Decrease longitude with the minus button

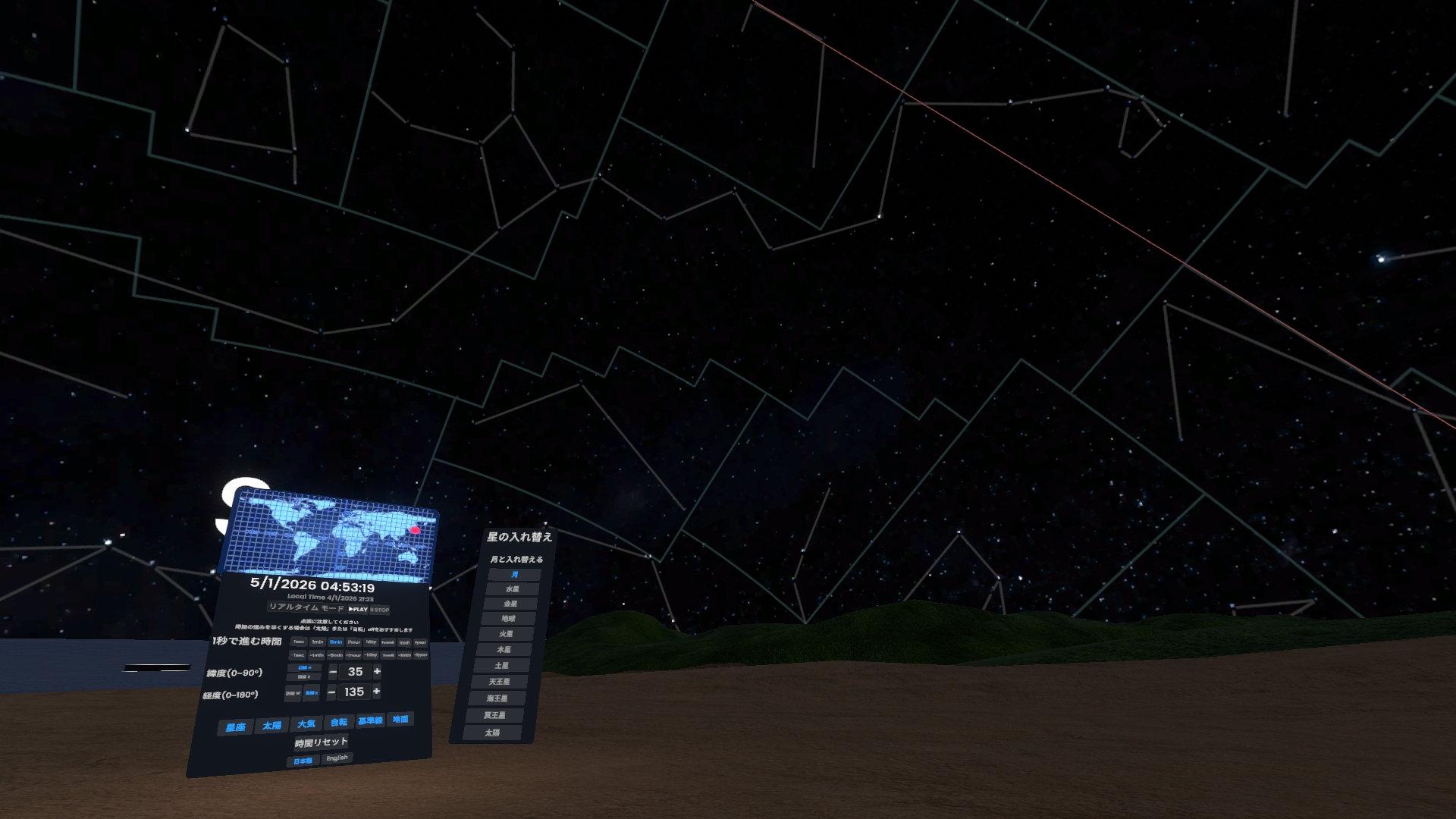[x=331, y=692]
